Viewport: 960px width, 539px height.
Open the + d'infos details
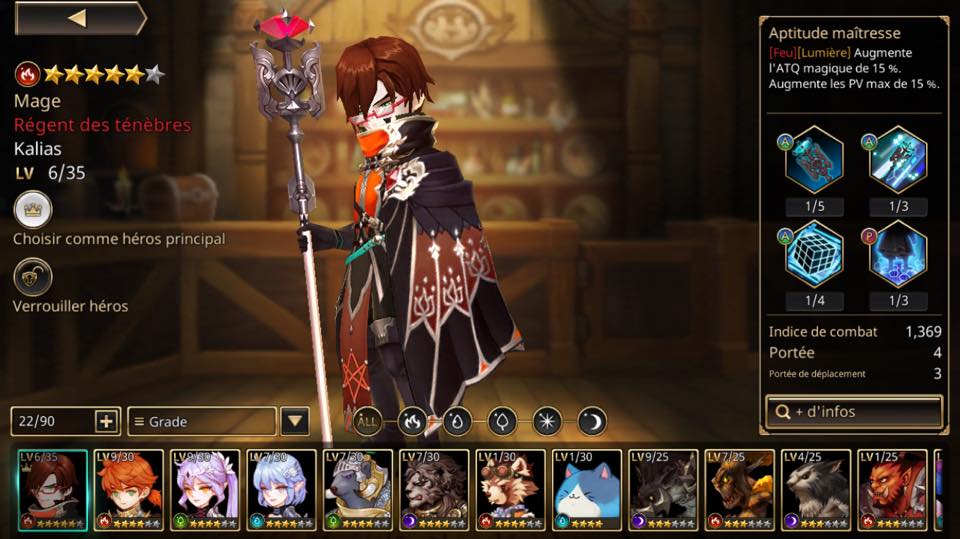pyautogui.click(x=853, y=411)
